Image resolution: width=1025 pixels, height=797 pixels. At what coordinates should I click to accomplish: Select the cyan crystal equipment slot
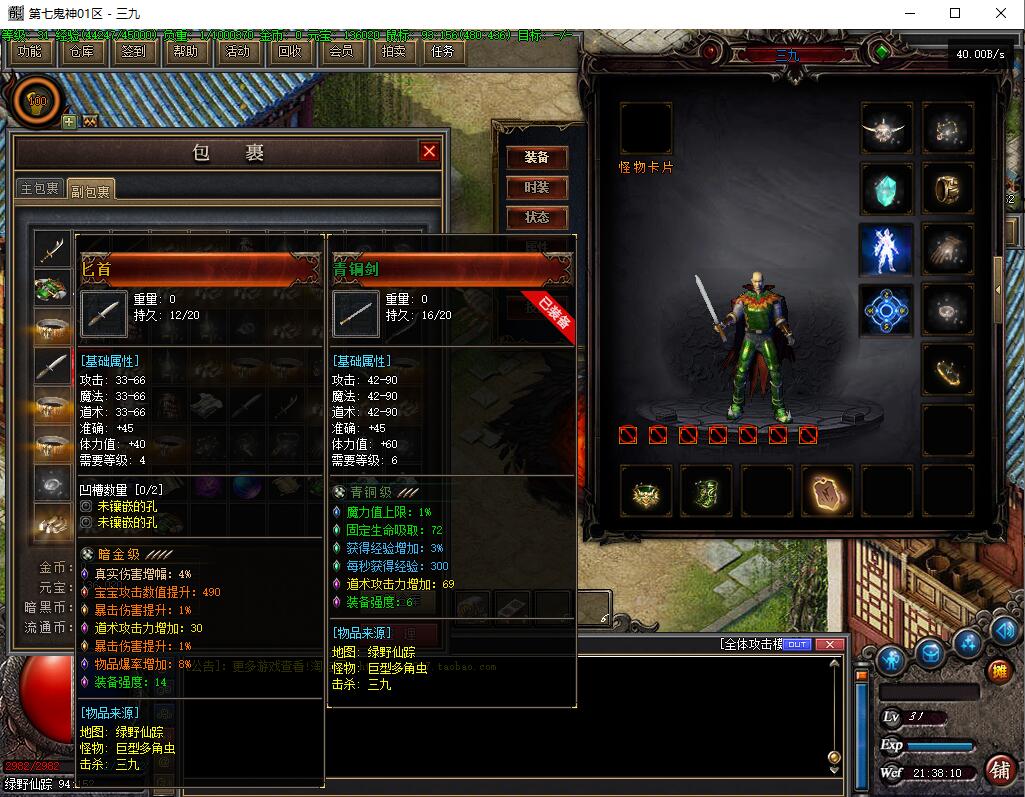tap(887, 189)
